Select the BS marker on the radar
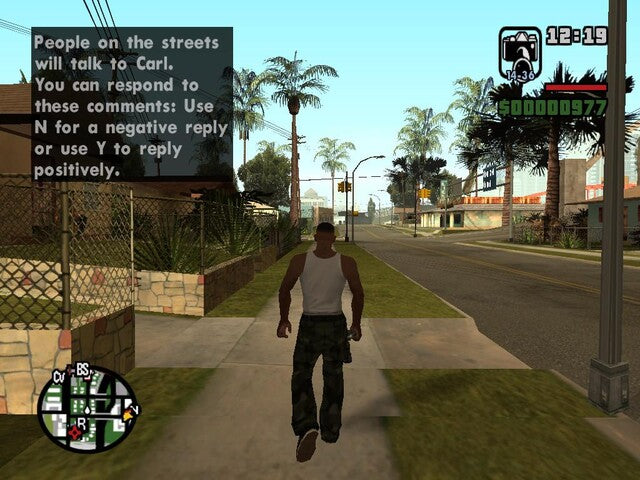This screenshot has height=480, width=640. (x=82, y=371)
